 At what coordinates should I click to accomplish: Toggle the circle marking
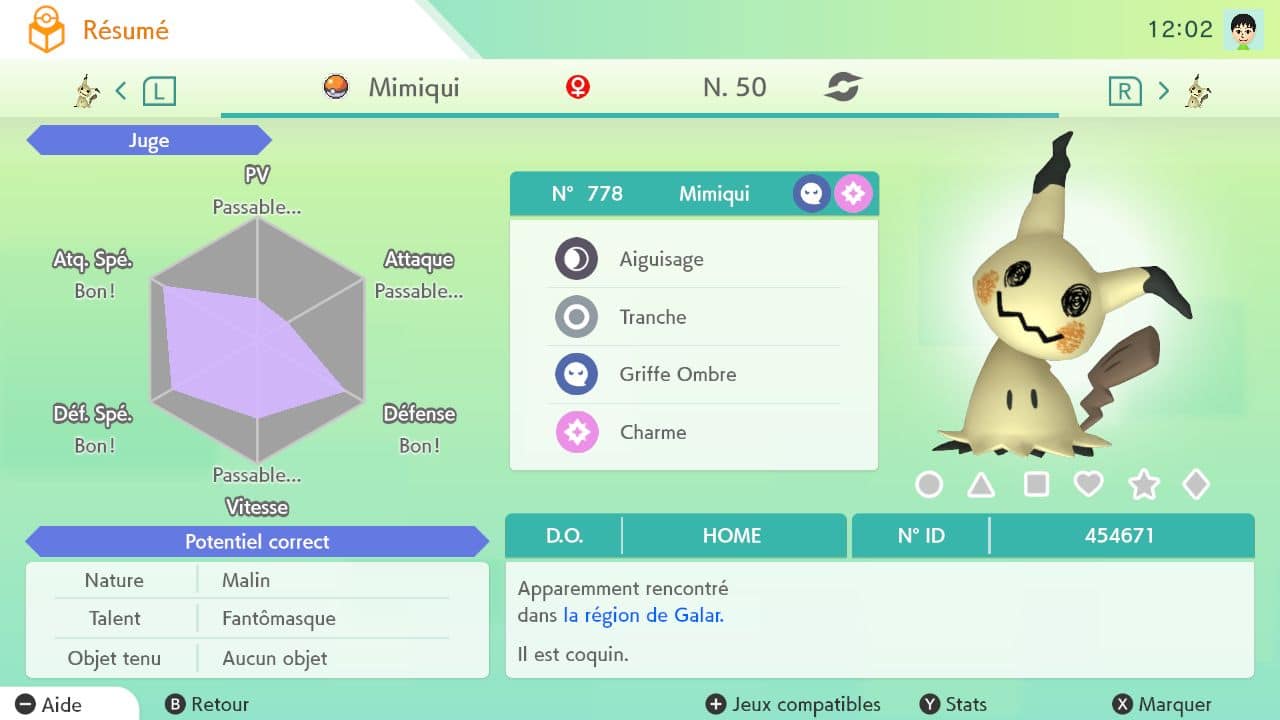(929, 485)
